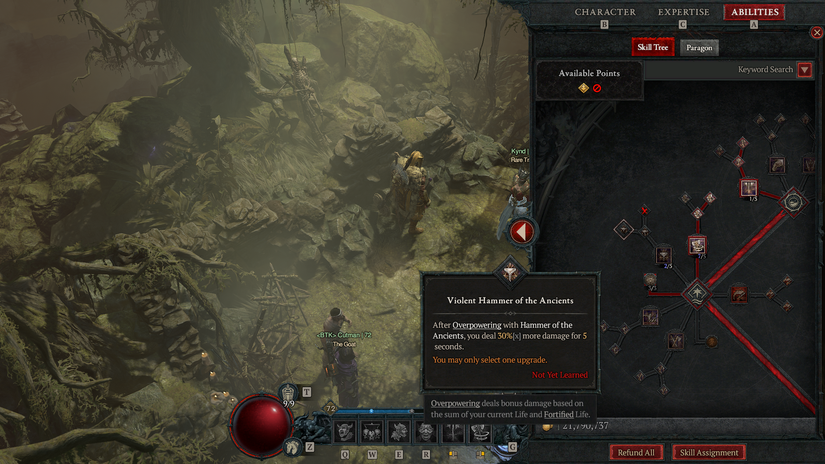Show the Skill Tree view

(653, 47)
